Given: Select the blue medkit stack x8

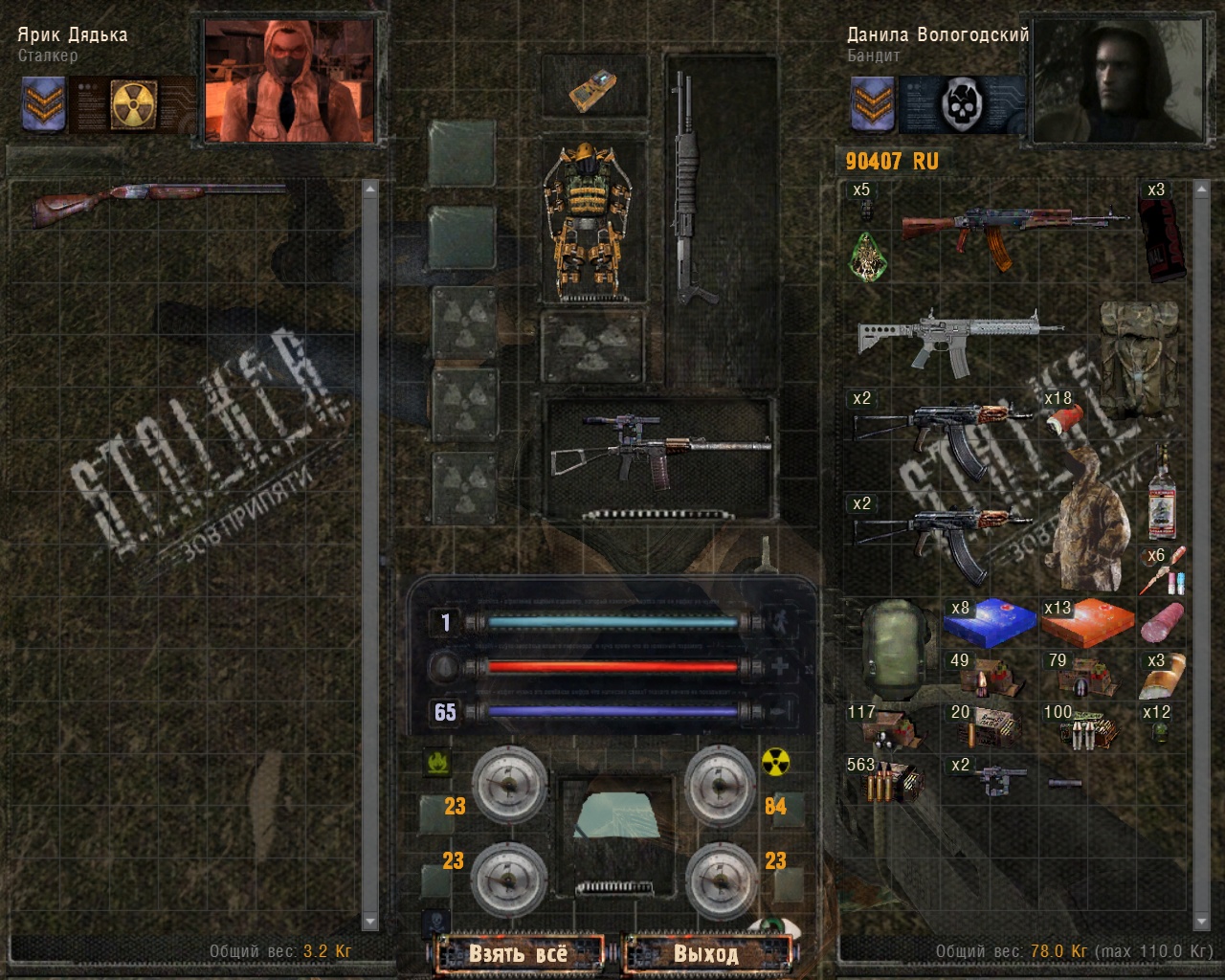Looking at the screenshot, I should click(990, 624).
